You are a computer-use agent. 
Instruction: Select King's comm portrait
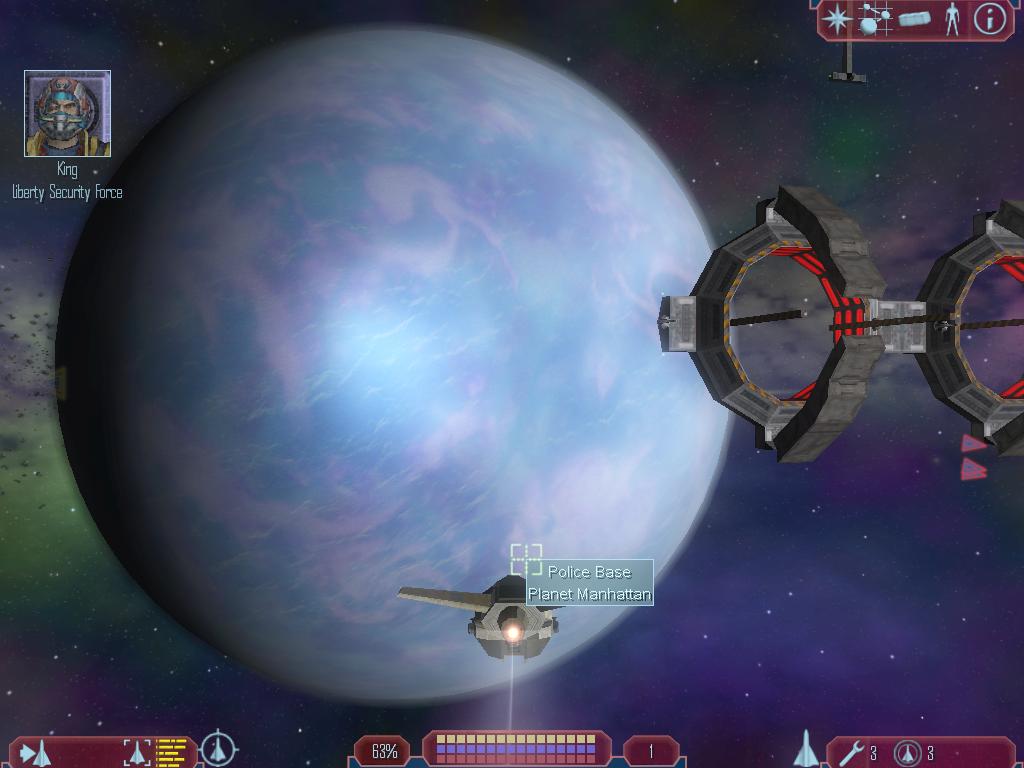(x=67, y=114)
